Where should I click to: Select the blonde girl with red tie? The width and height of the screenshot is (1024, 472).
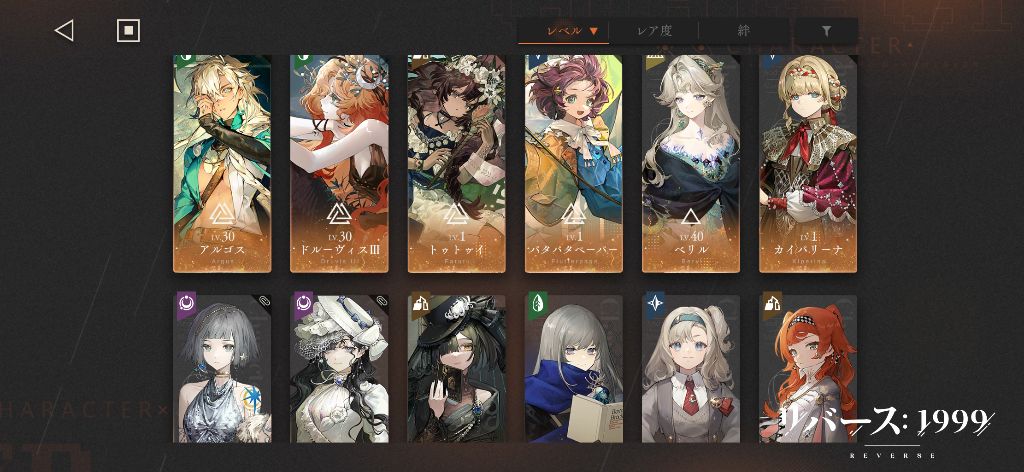point(691,368)
